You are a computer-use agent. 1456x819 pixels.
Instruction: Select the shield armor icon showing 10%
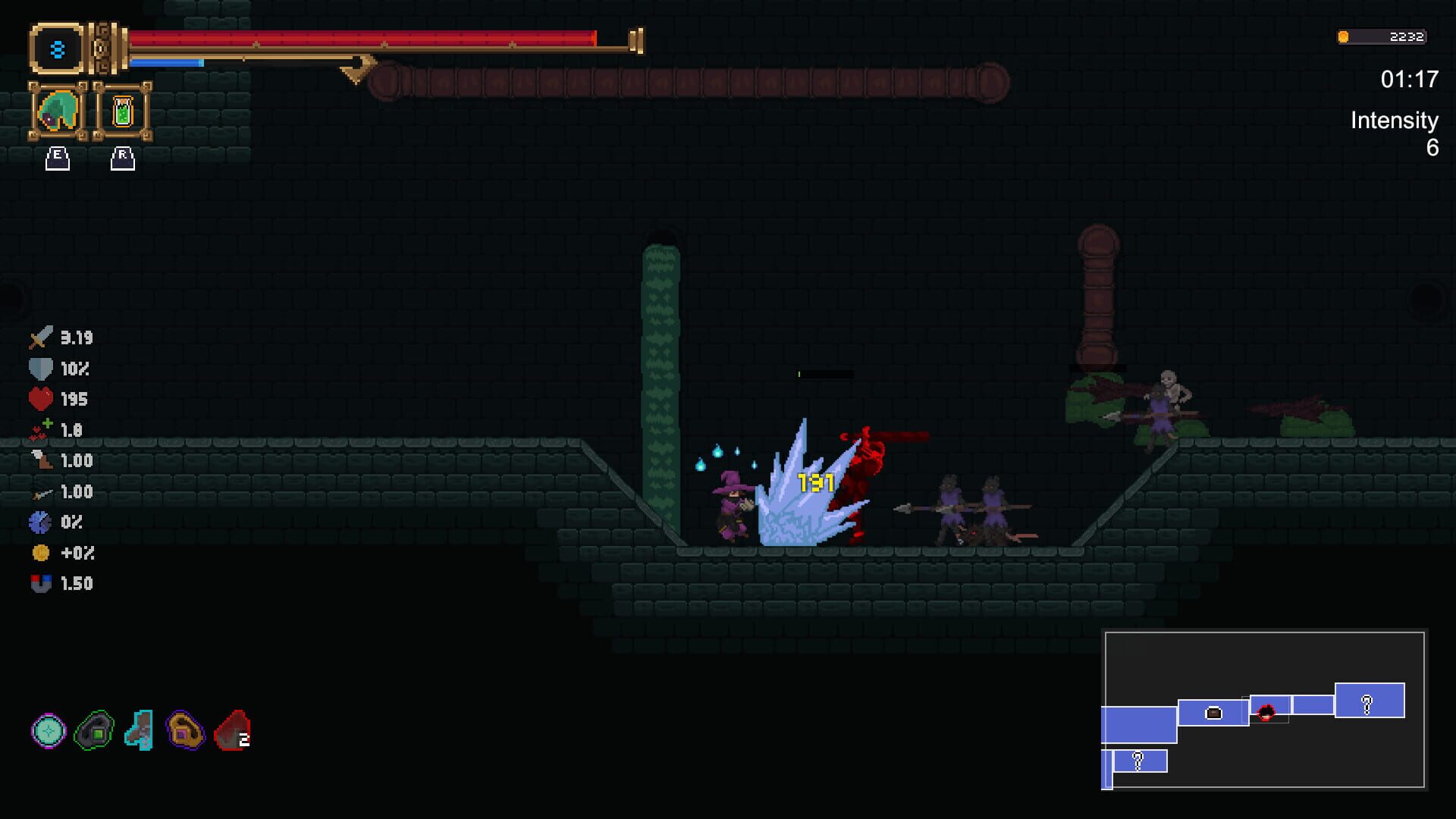click(42, 369)
